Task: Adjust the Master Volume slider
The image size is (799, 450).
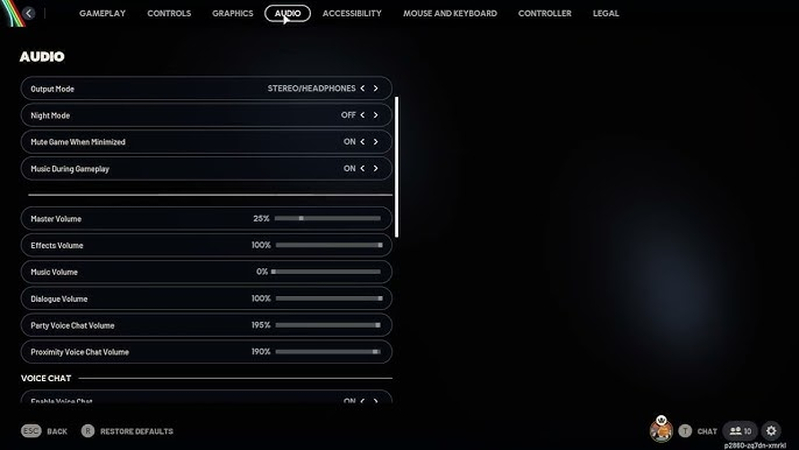Action: tap(327, 218)
